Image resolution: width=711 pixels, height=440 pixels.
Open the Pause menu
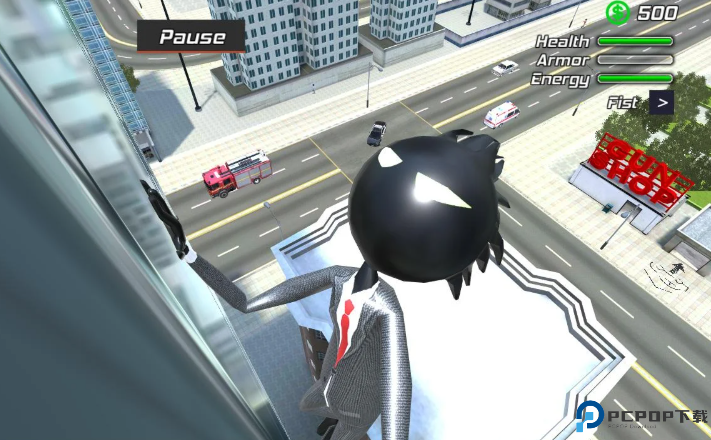193,38
